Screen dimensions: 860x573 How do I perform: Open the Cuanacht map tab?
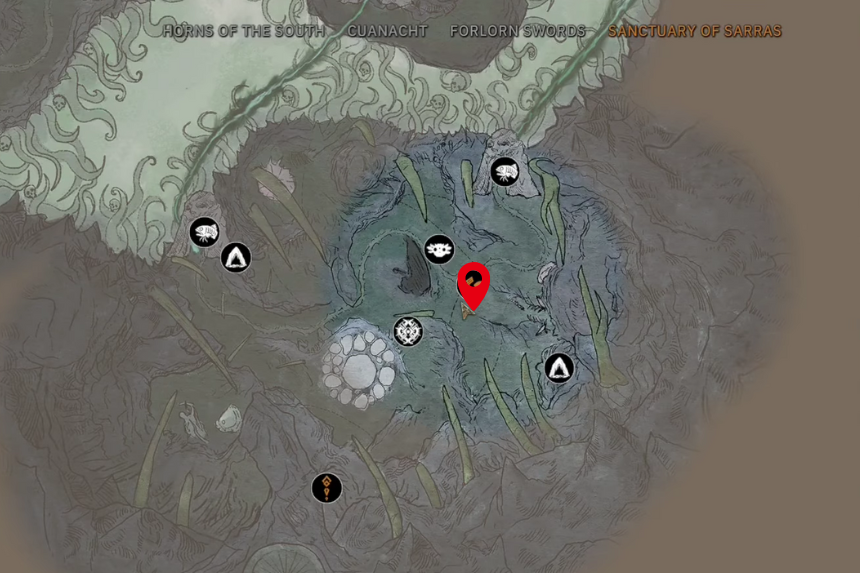click(x=387, y=31)
